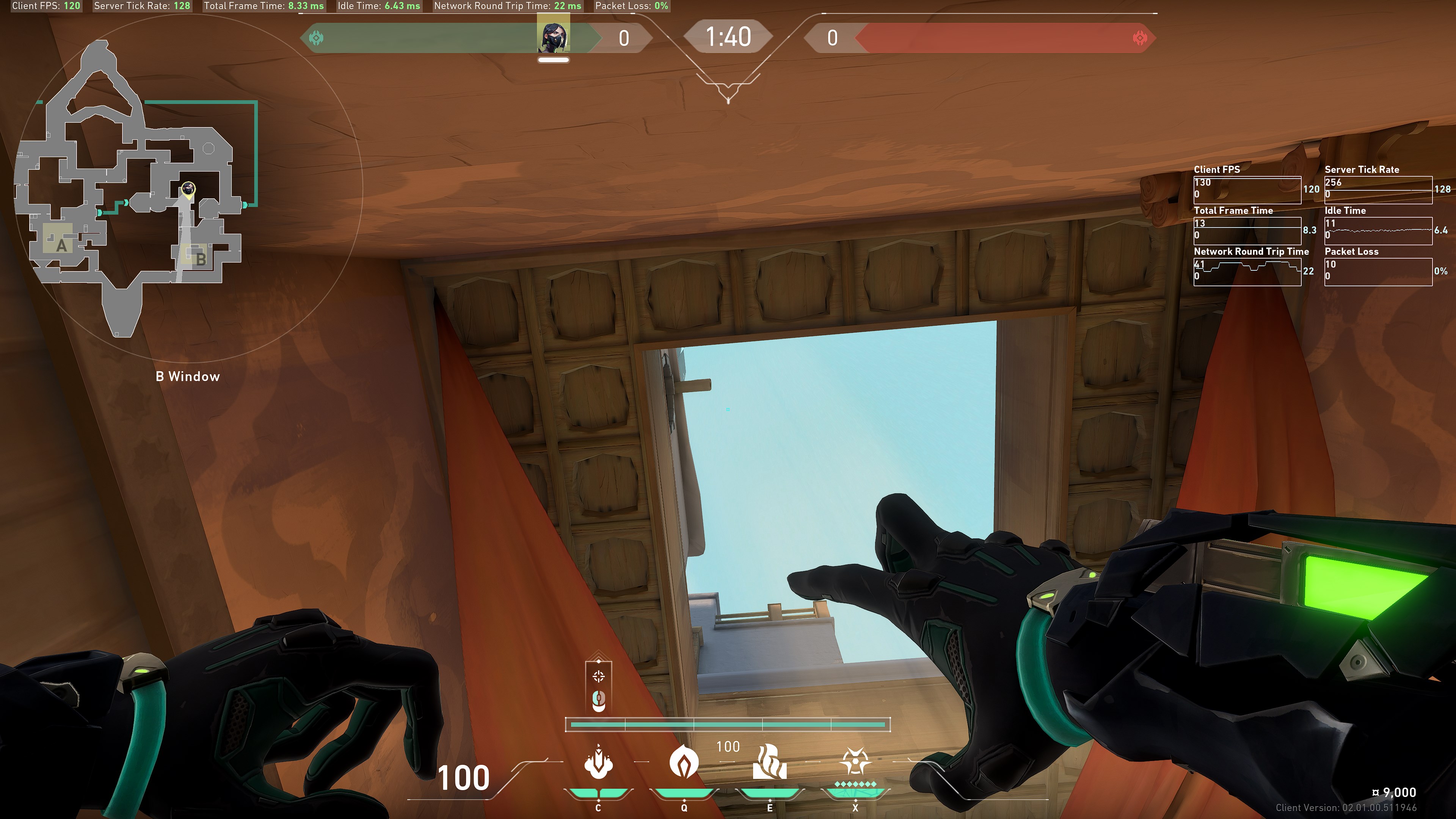Click the Network Round Trip Time graph
The image size is (1456, 819).
1247,272
